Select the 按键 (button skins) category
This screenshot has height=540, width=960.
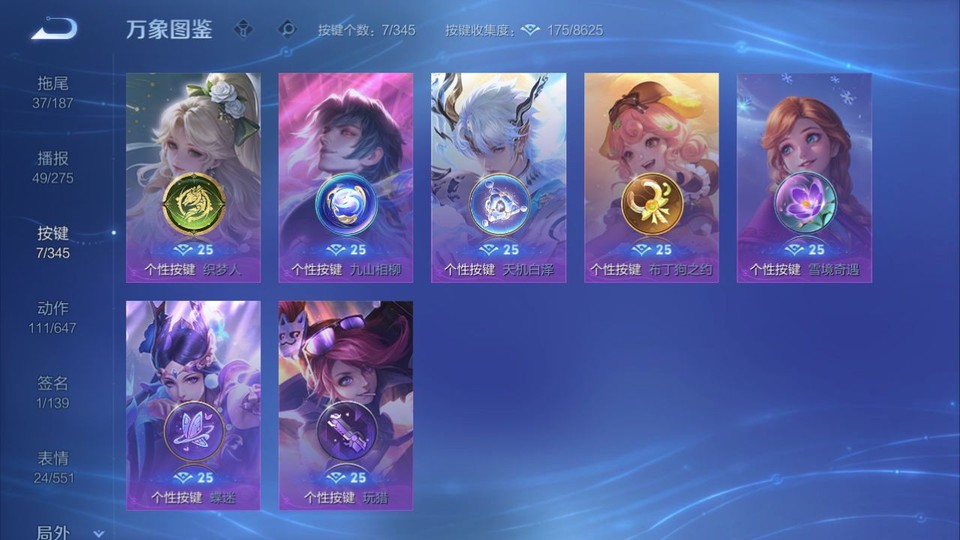[x=54, y=242]
